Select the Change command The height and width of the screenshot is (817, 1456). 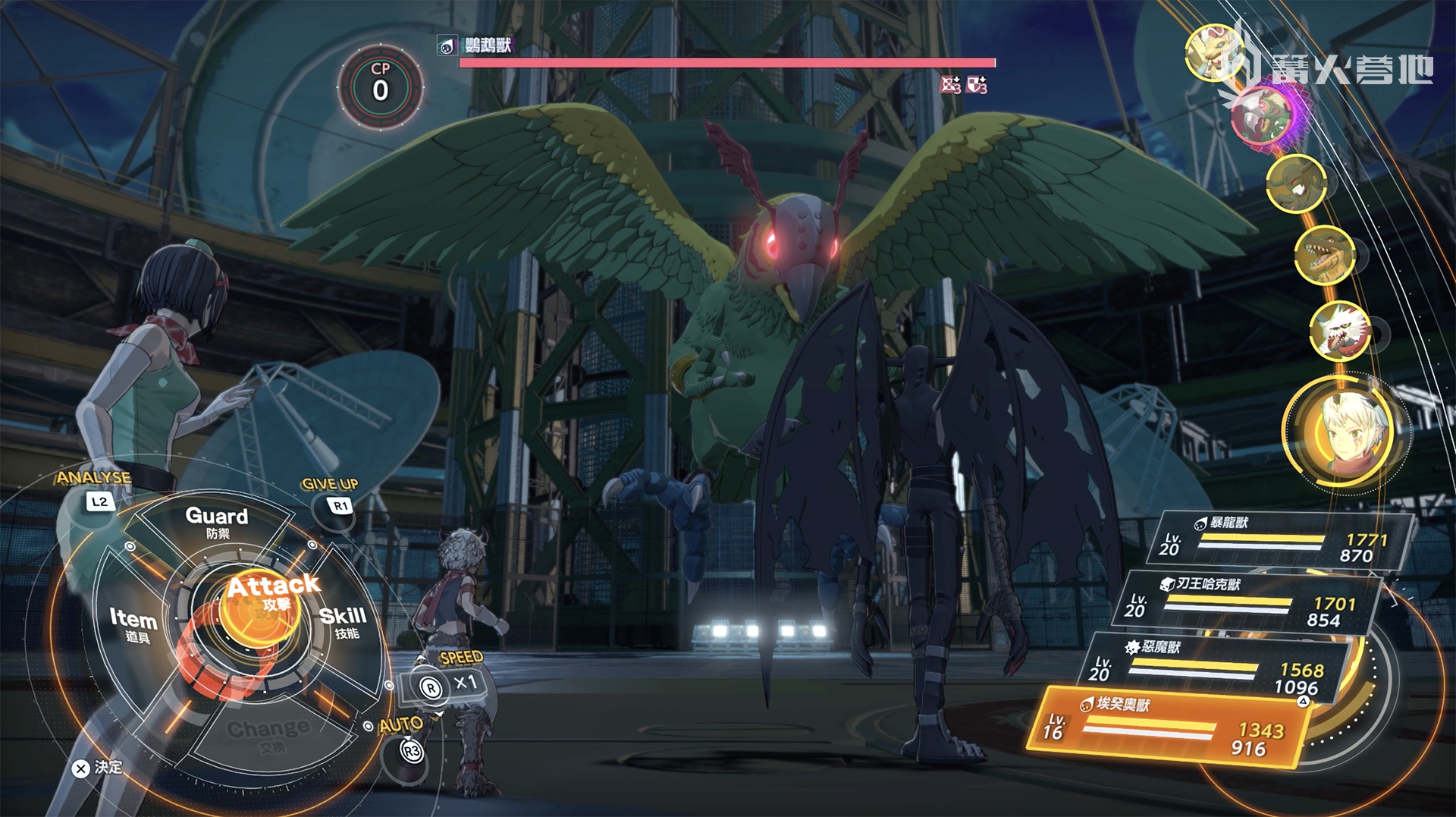click(x=268, y=733)
